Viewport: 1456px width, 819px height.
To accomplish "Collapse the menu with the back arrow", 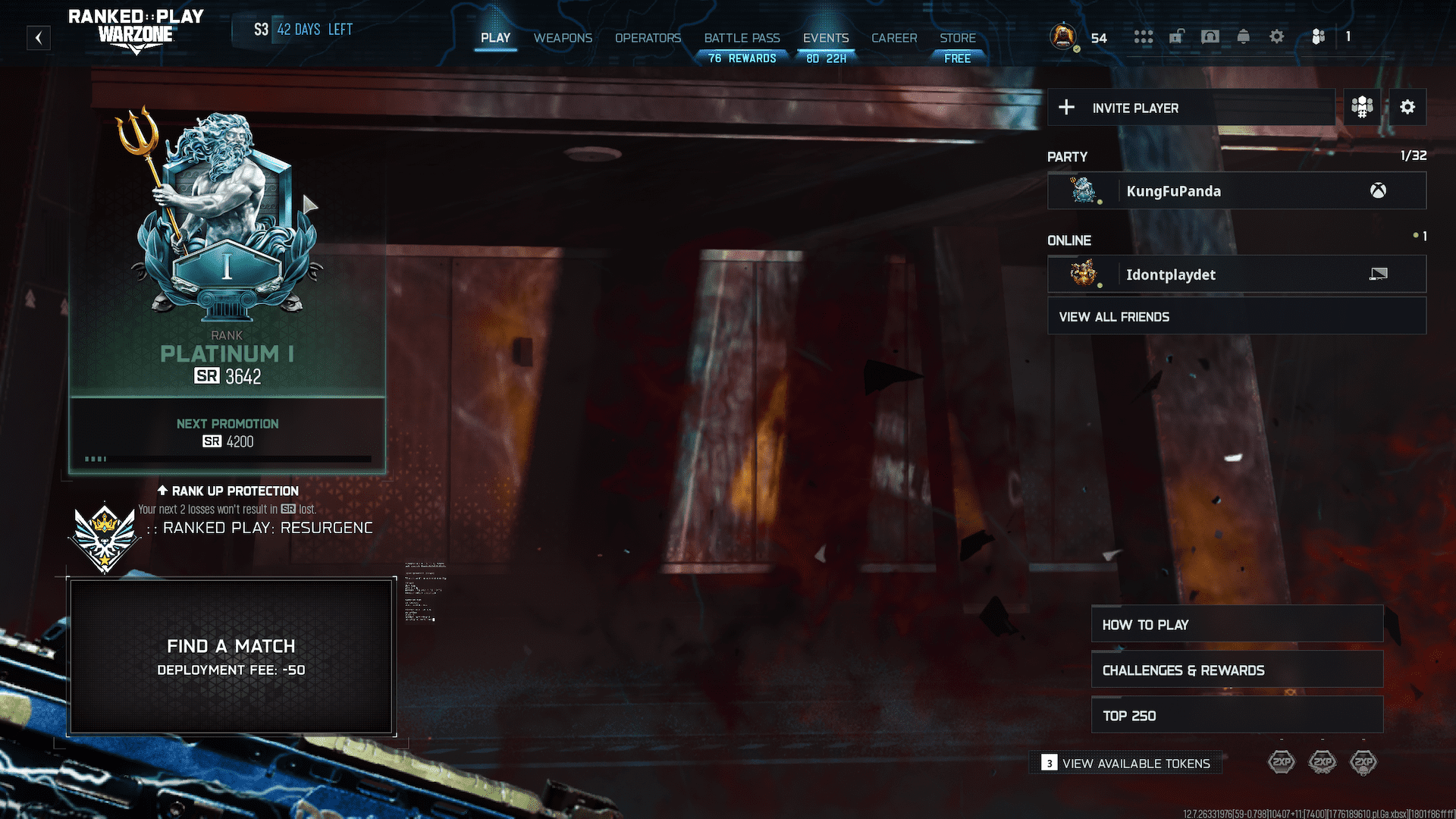I will [39, 38].
